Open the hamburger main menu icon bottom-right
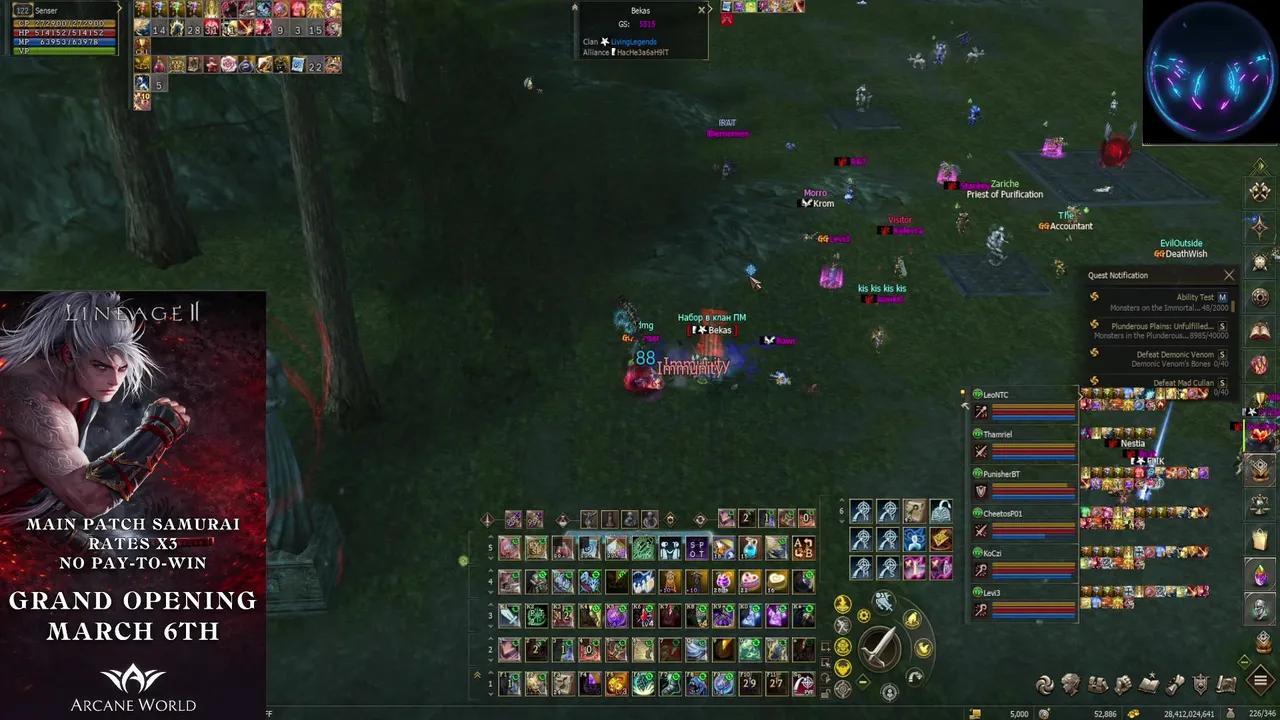Image resolution: width=1280 pixels, height=720 pixels. click(1260, 683)
